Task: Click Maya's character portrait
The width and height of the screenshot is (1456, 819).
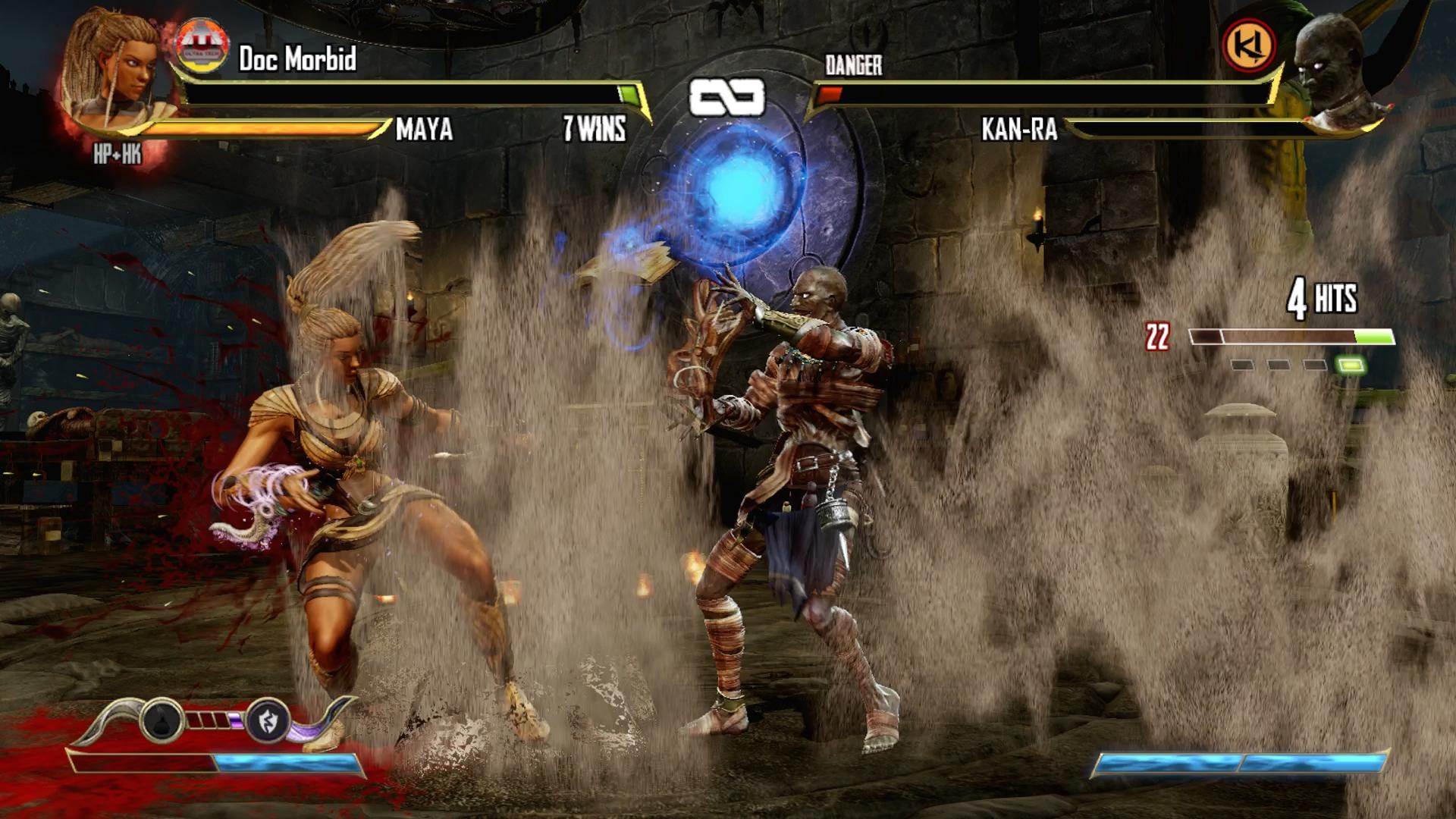Action: [x=114, y=72]
